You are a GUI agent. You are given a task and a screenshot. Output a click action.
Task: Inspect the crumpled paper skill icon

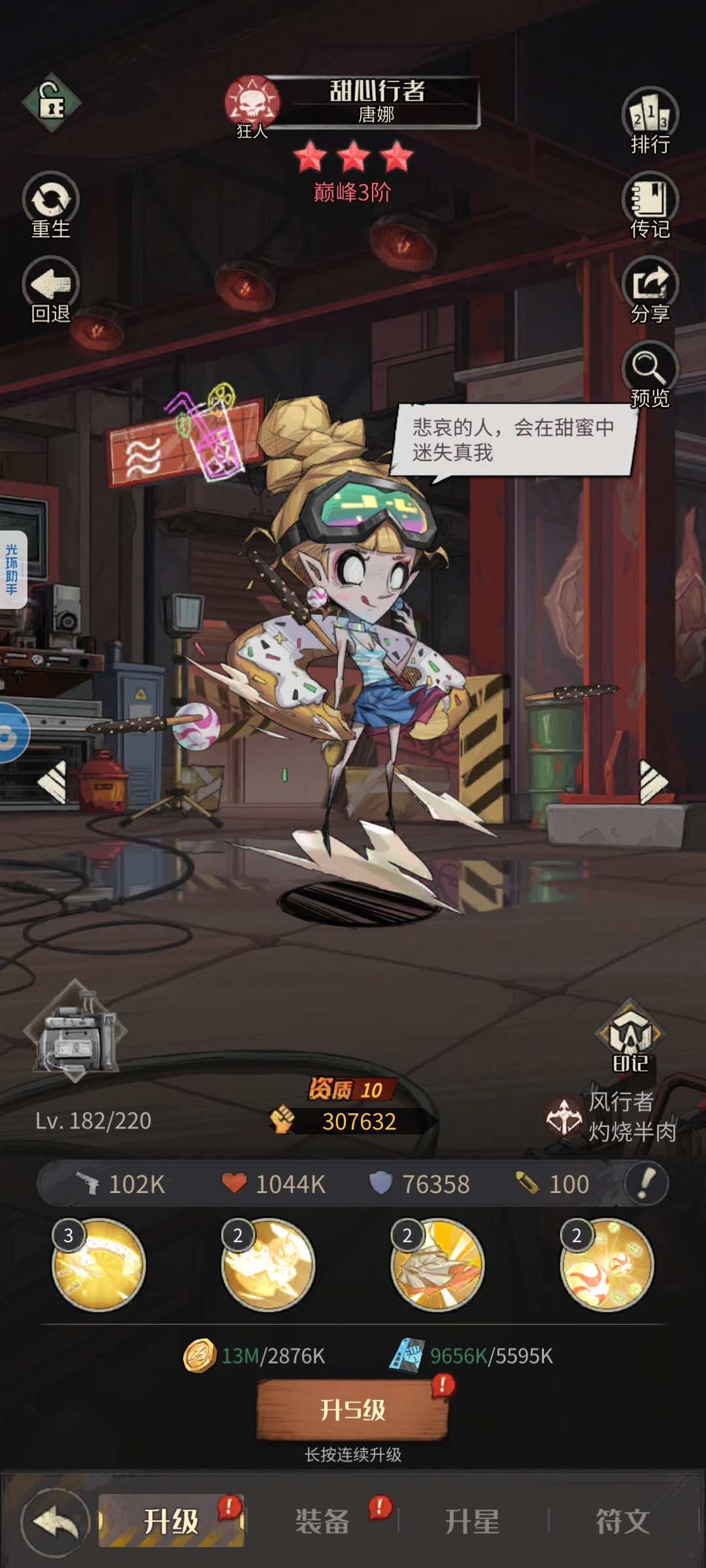pos(437,1265)
